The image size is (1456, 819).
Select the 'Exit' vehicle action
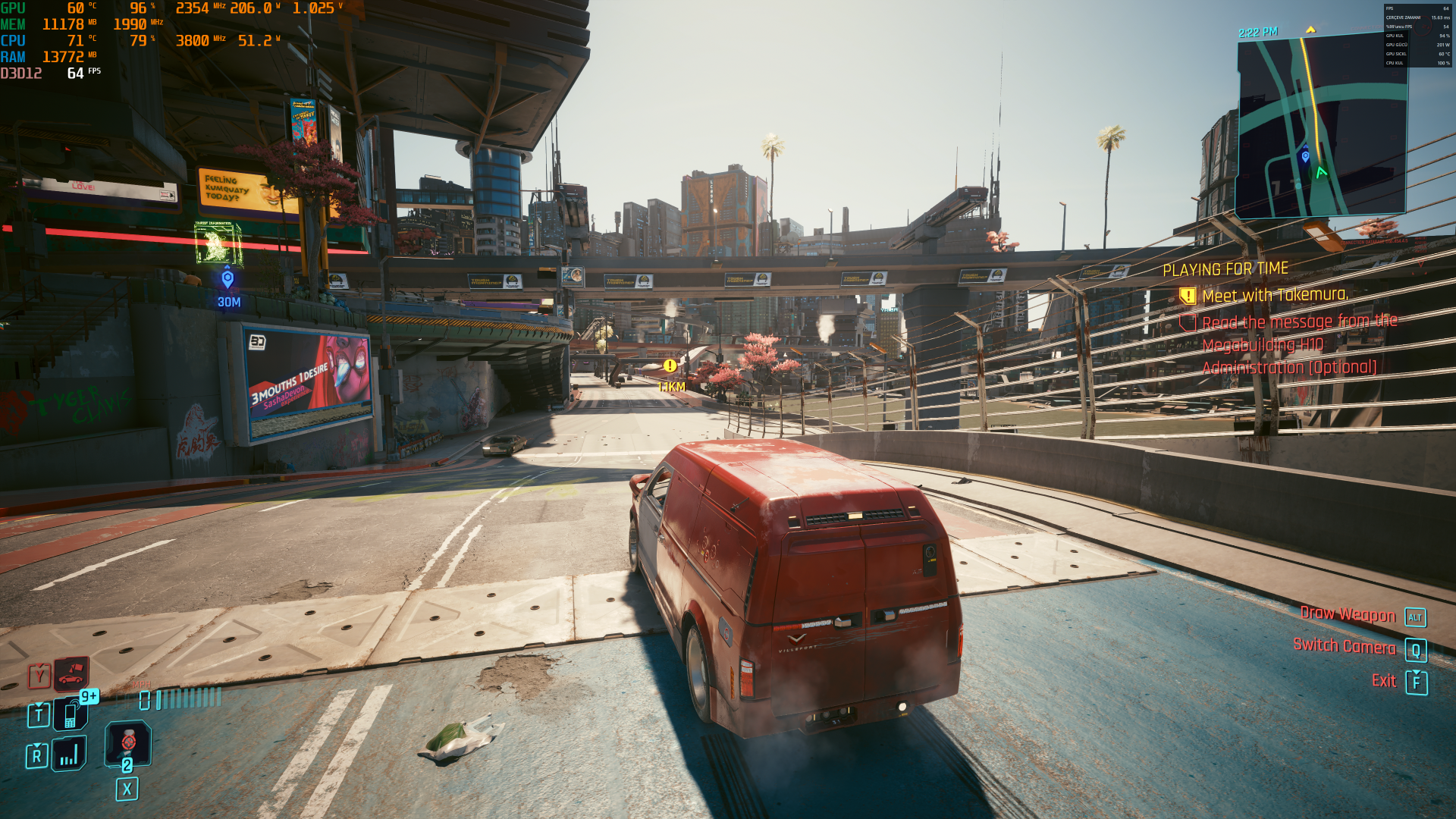coord(1384,681)
